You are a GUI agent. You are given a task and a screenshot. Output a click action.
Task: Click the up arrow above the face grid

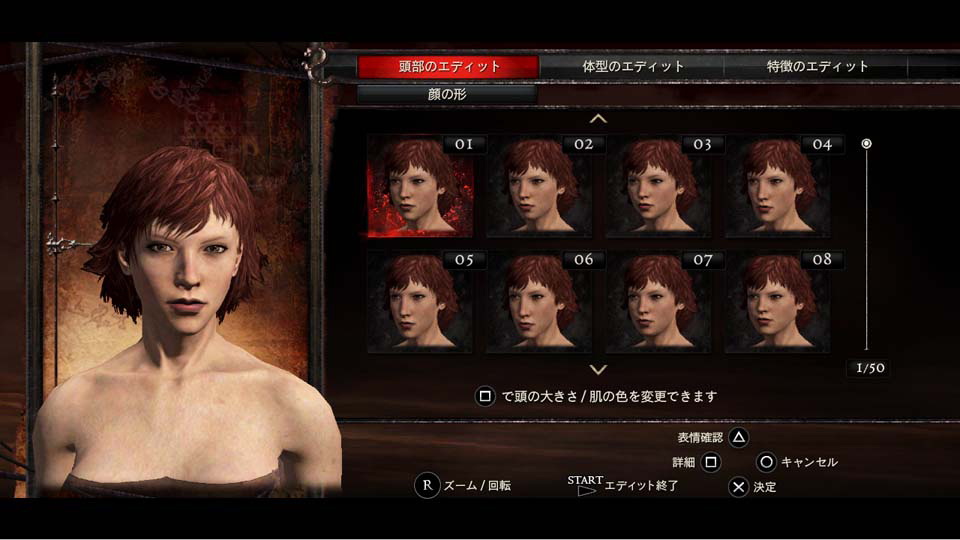tap(598, 119)
